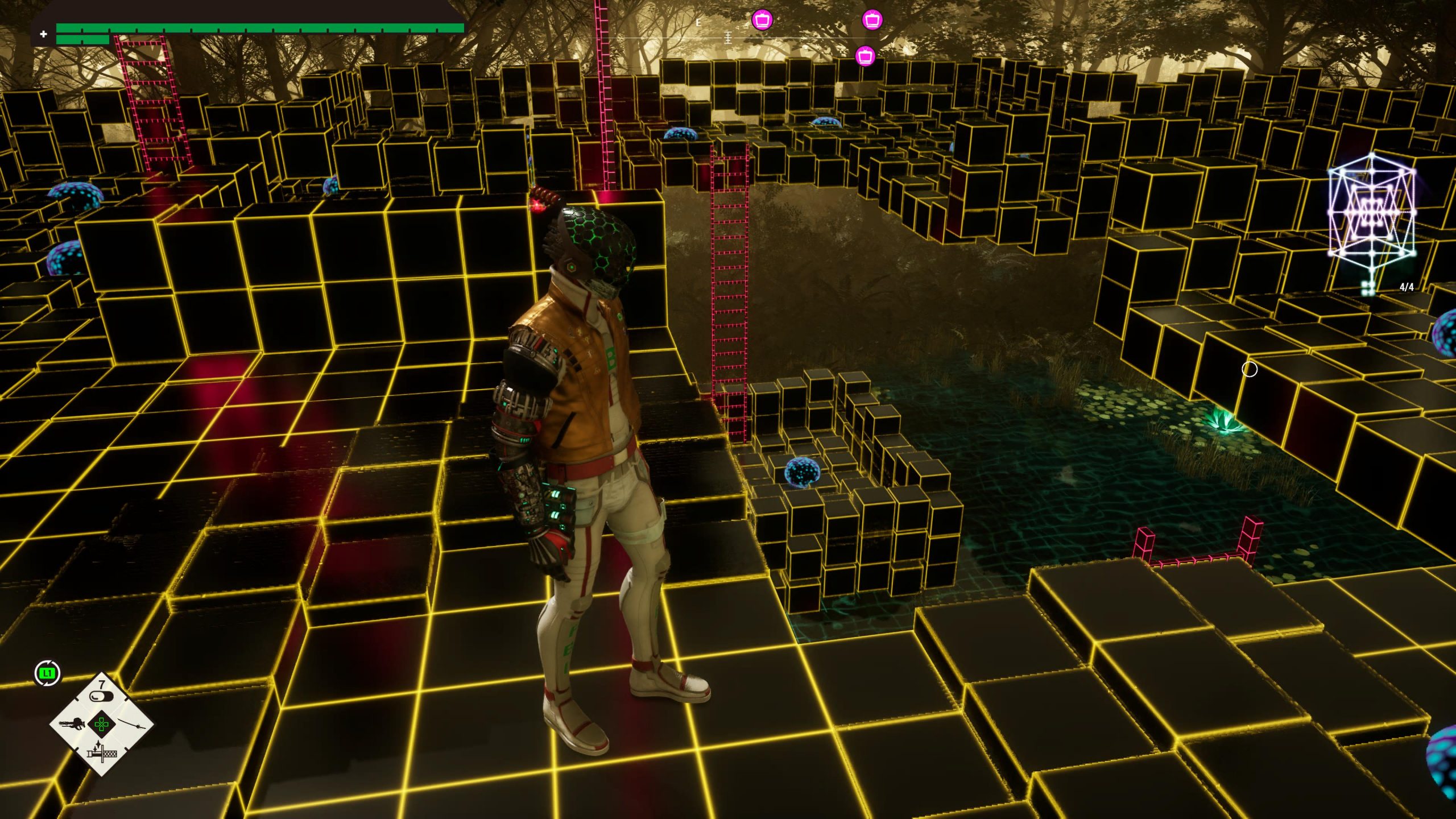Click the ladder marker on the compass

tap(727, 38)
